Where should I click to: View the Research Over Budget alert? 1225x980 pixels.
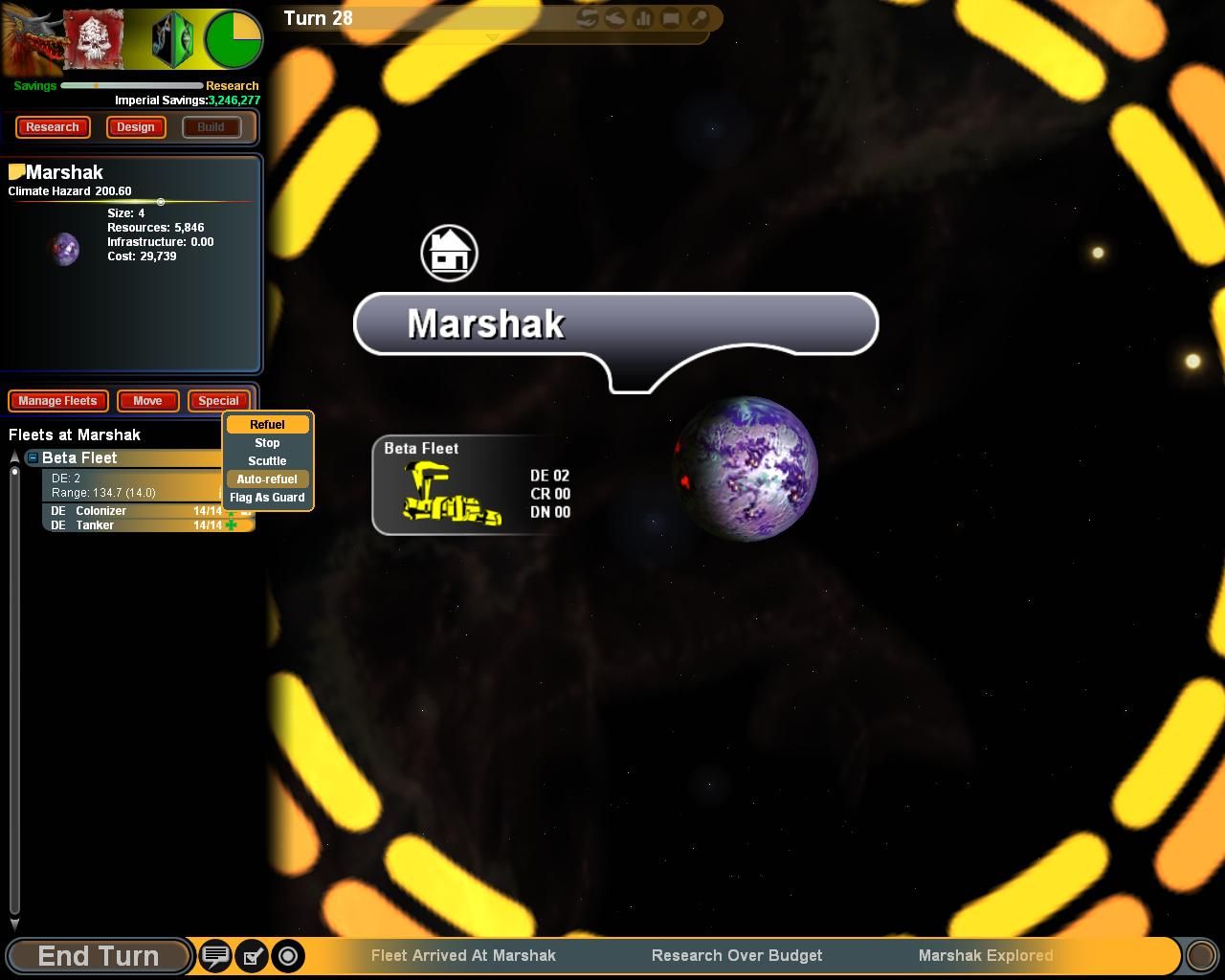[x=737, y=956]
